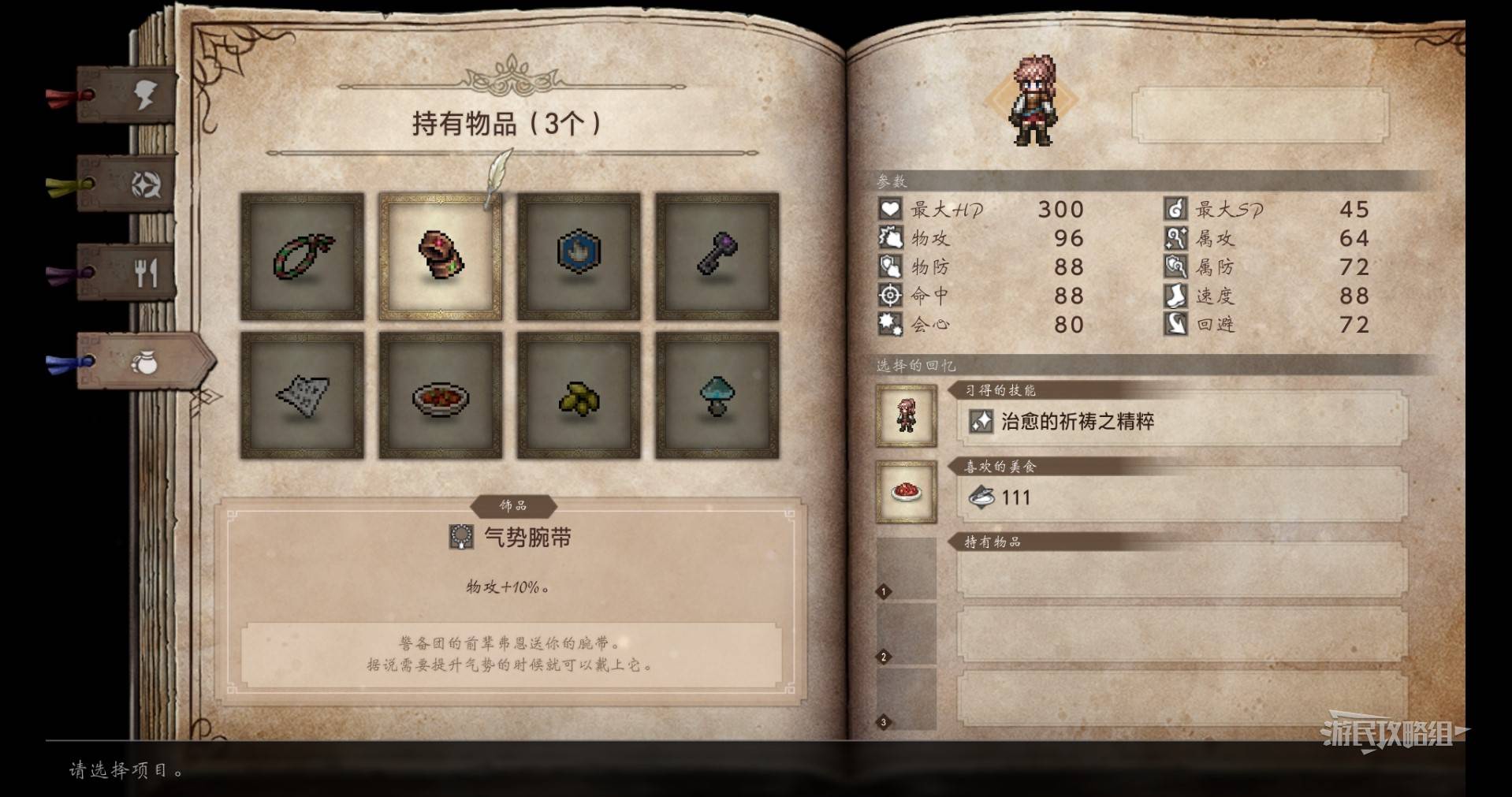Select held item slot number 2
The height and width of the screenshot is (797, 1512).
point(1182,635)
